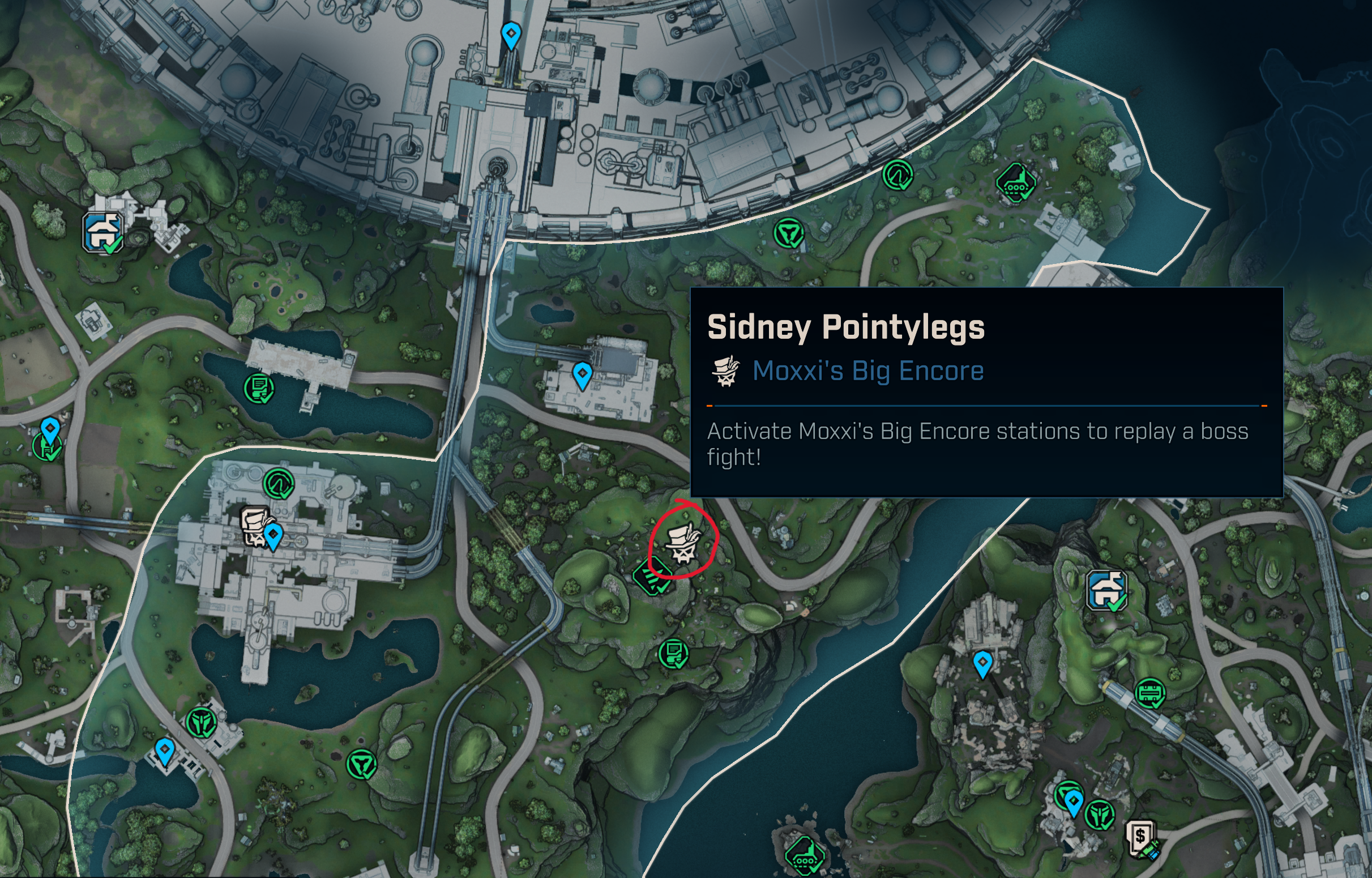Select the green striped diamond marker
Viewport: 1372px width, 878px height.
(x=653, y=576)
